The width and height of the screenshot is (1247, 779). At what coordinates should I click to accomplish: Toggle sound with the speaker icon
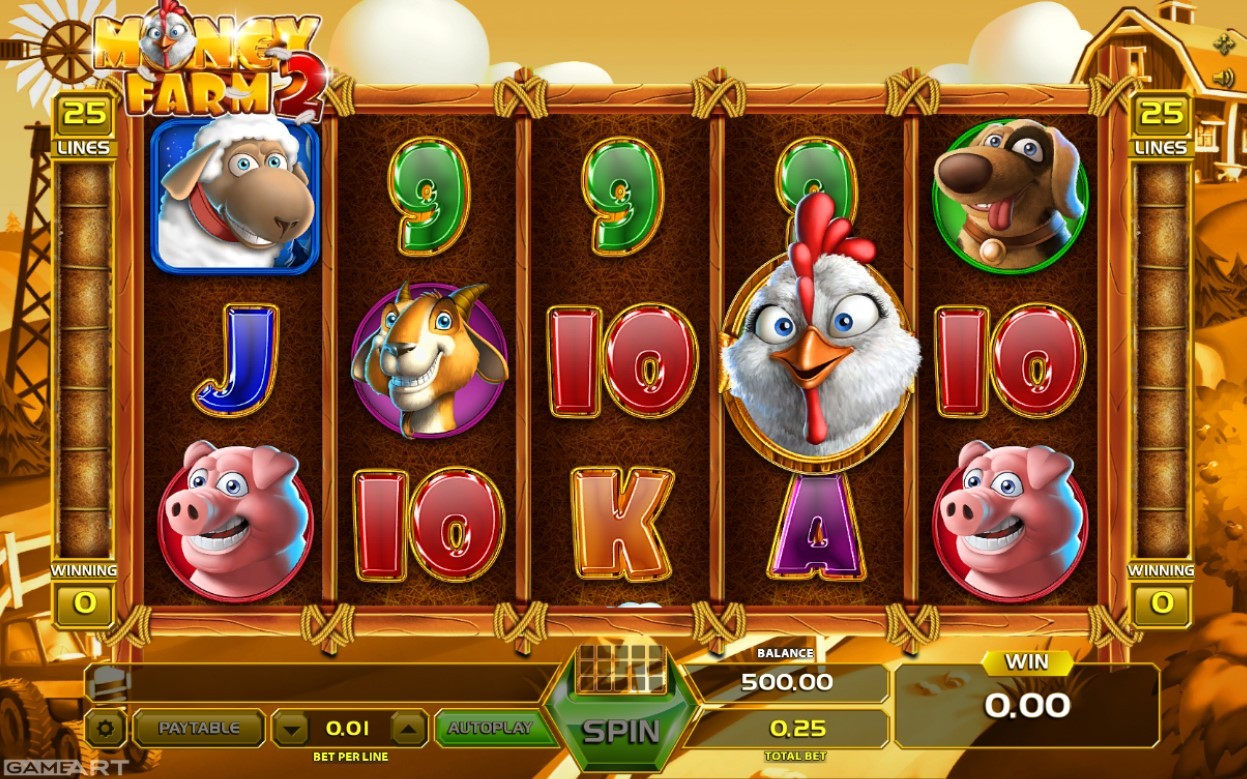tap(1222, 78)
